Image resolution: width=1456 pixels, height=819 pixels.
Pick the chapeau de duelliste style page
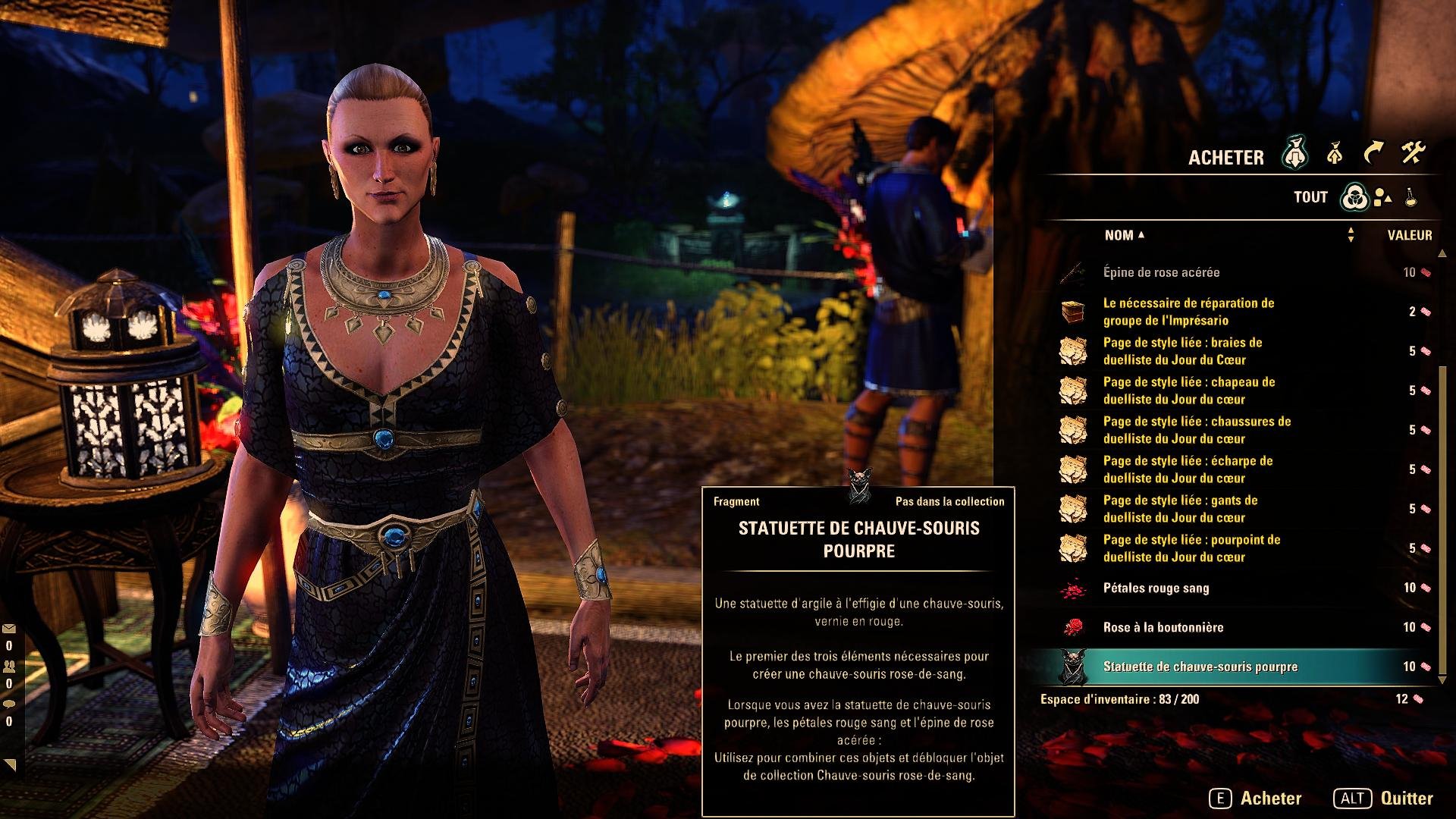[x=1188, y=391]
